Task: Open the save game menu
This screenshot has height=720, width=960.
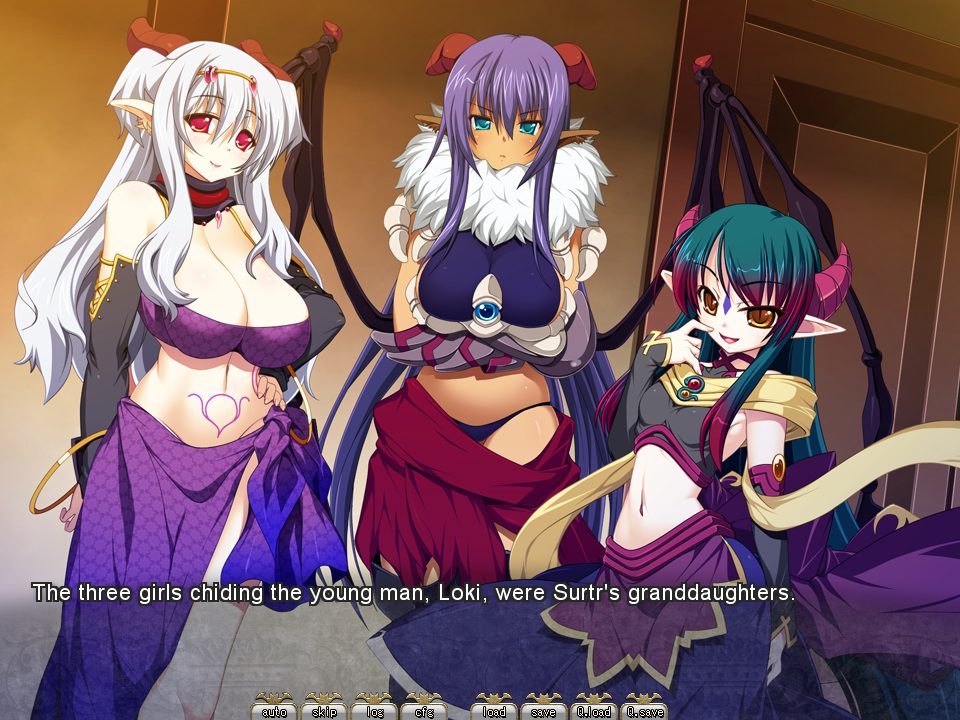Action: [544, 710]
